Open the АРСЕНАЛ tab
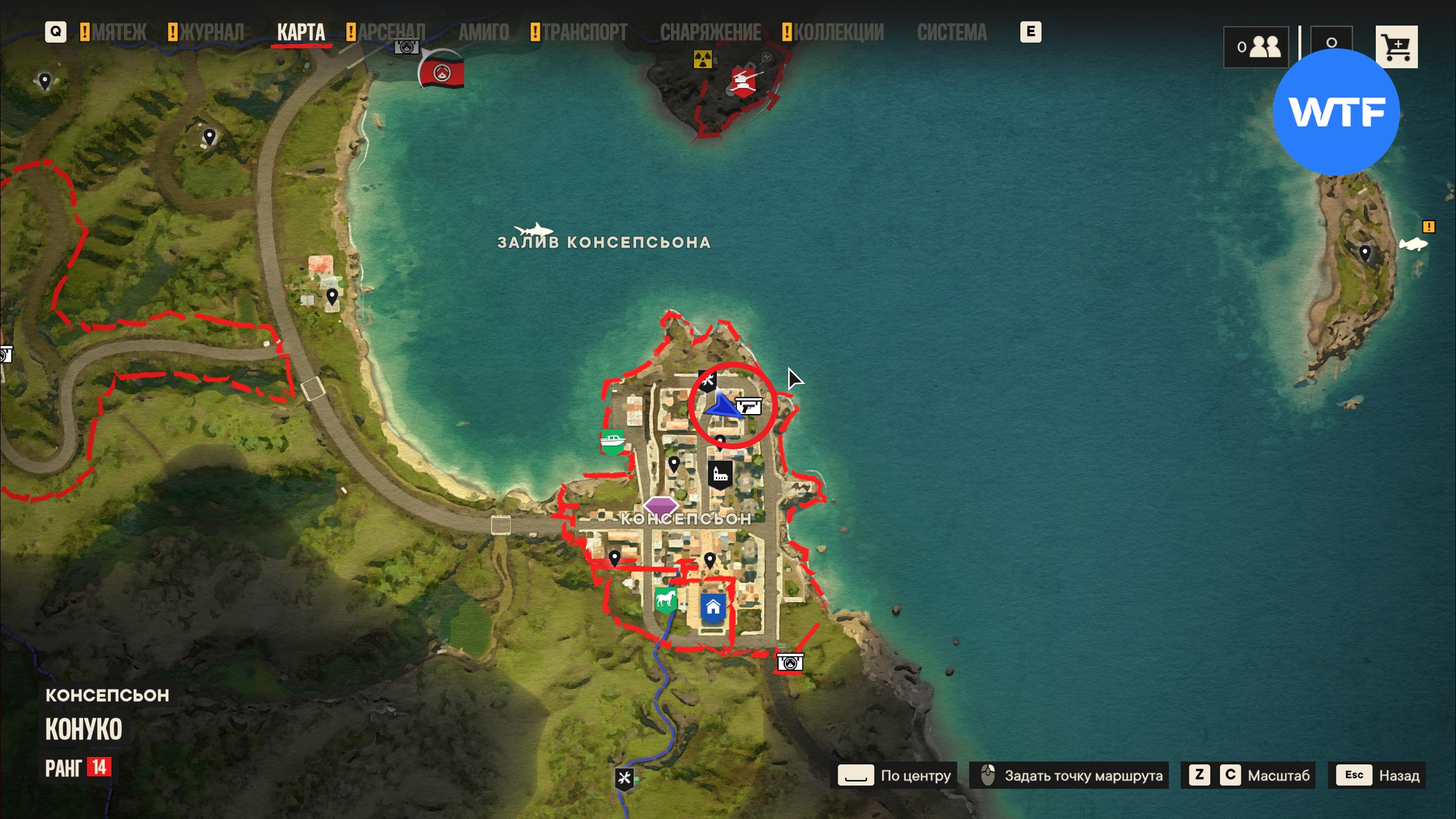Viewport: 1456px width, 819px height. [x=391, y=32]
